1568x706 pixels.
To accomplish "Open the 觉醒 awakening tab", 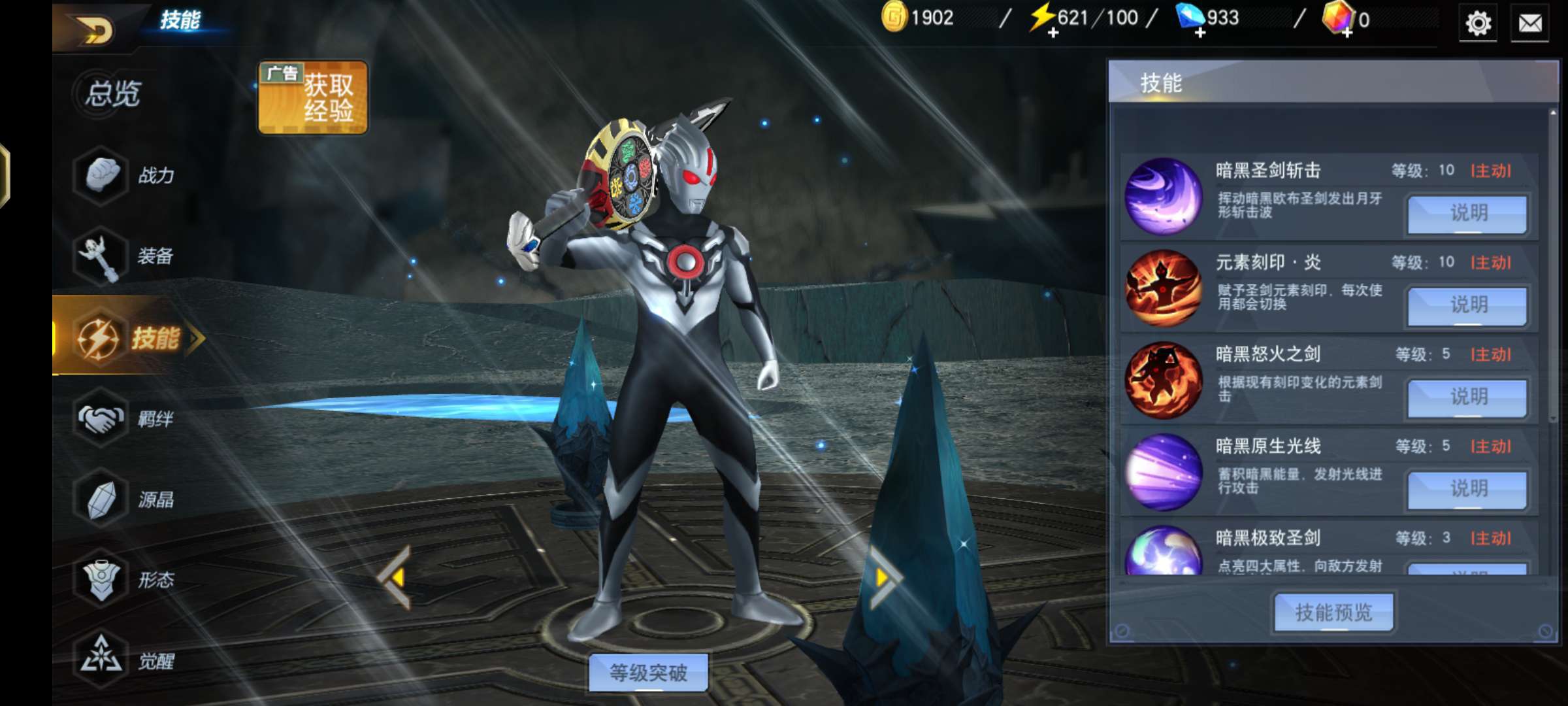I will point(124,660).
